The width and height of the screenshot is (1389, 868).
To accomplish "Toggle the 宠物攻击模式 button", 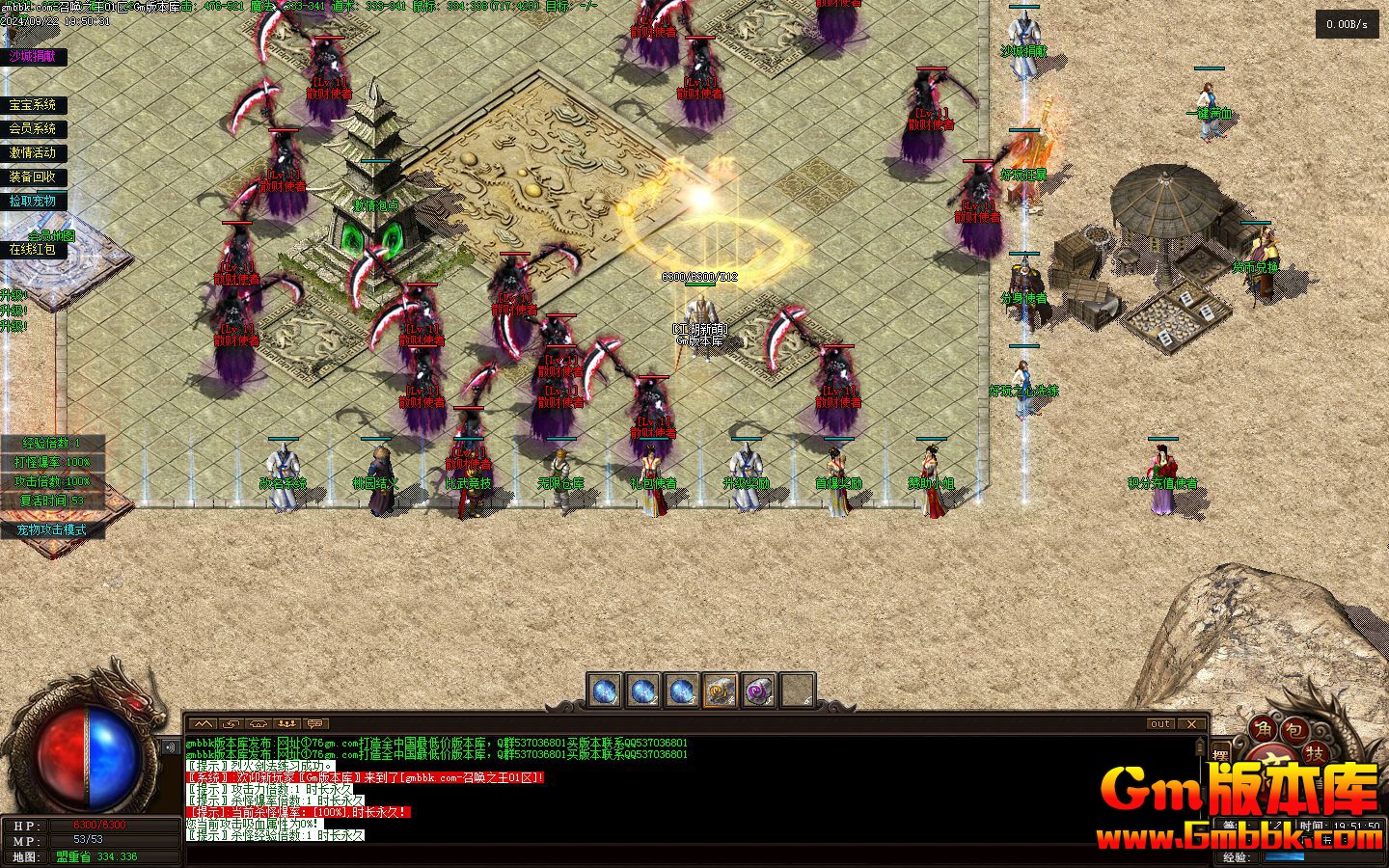I will pos(51,529).
